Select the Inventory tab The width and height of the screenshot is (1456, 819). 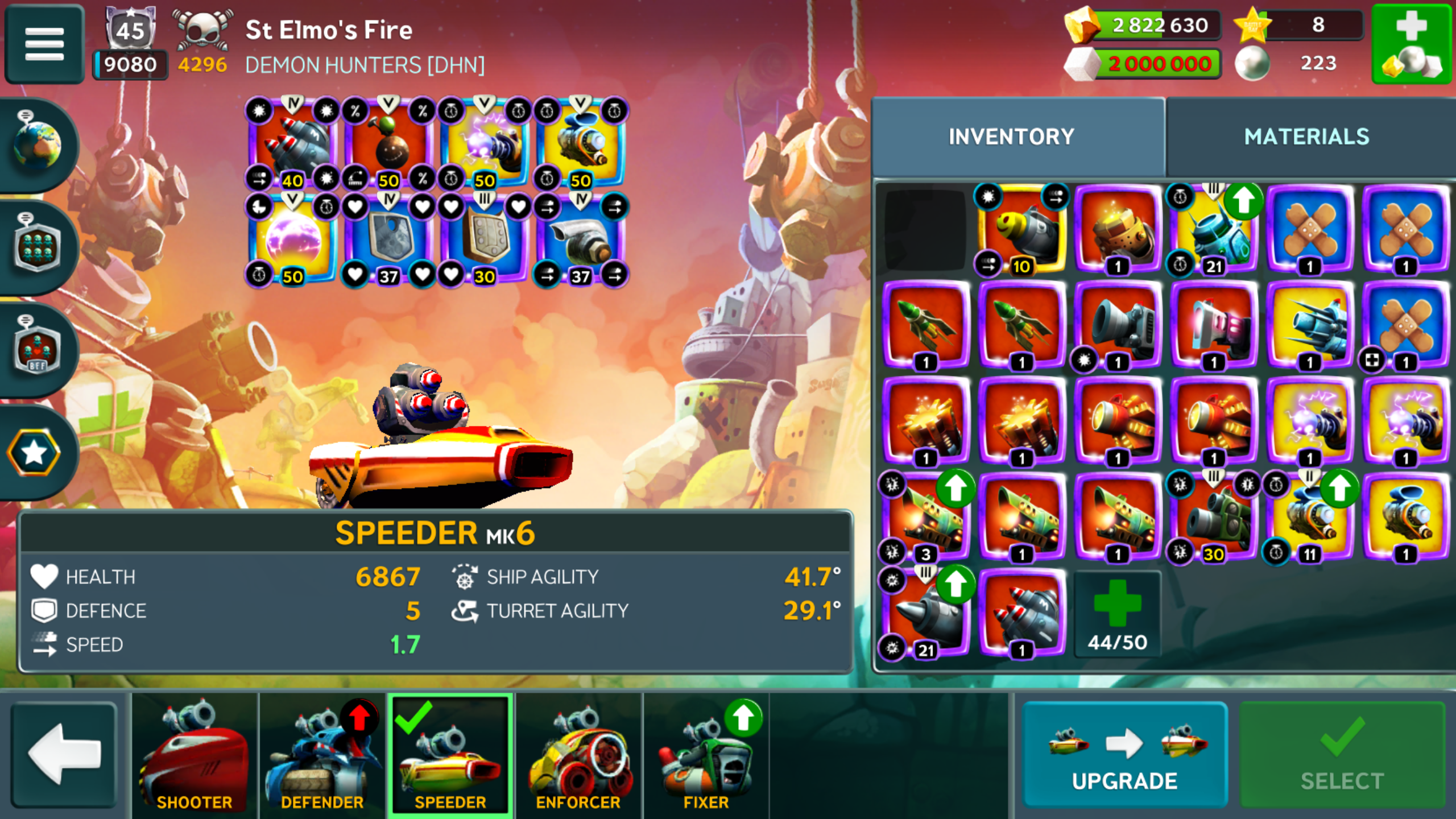(x=1011, y=136)
